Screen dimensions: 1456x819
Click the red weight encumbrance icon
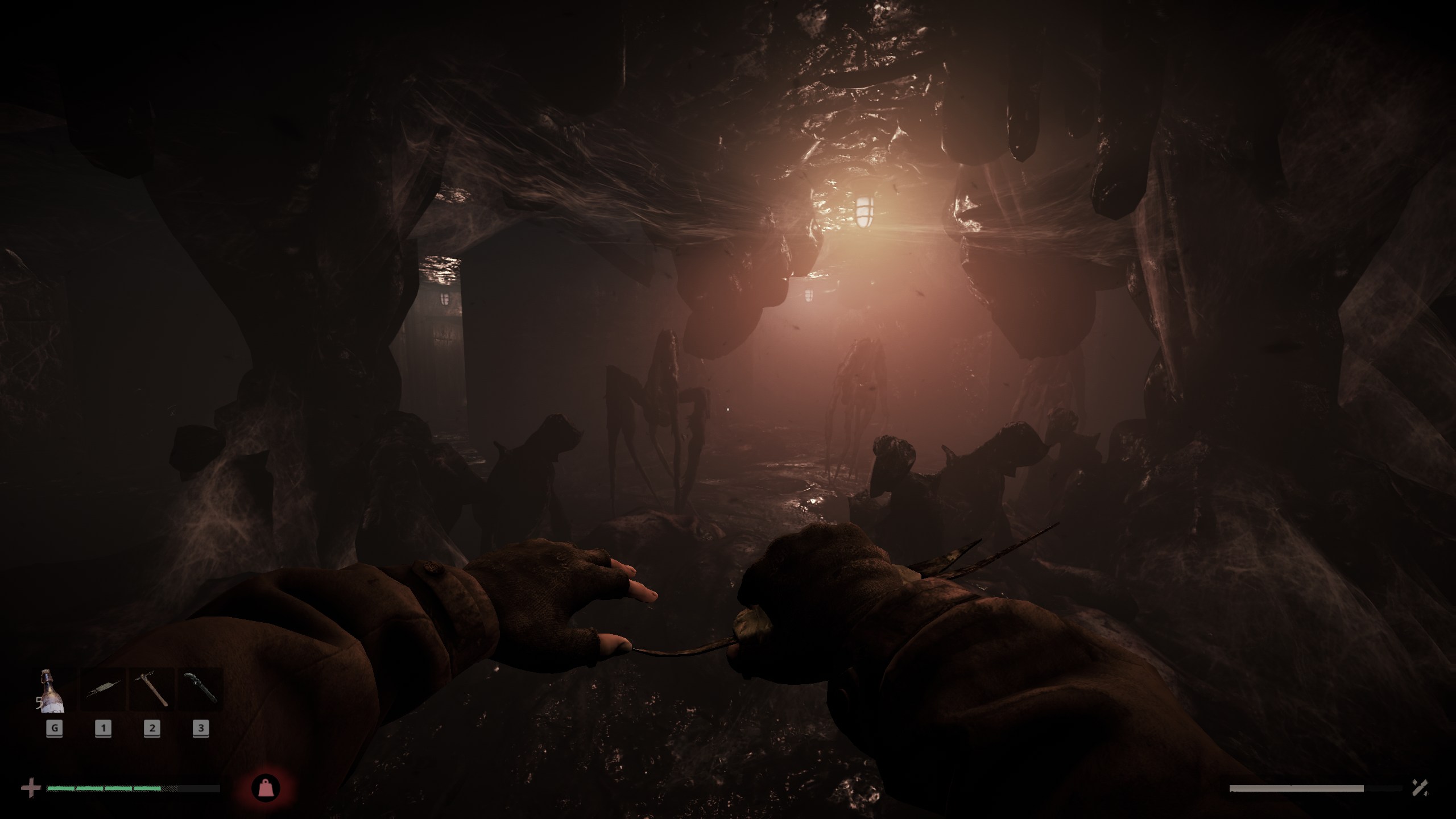coord(266,788)
